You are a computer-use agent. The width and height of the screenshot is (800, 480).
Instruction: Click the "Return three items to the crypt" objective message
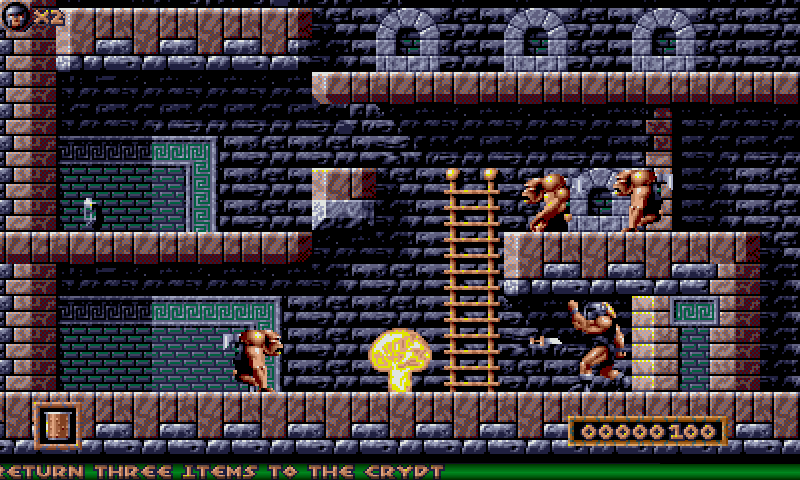pos(222,471)
